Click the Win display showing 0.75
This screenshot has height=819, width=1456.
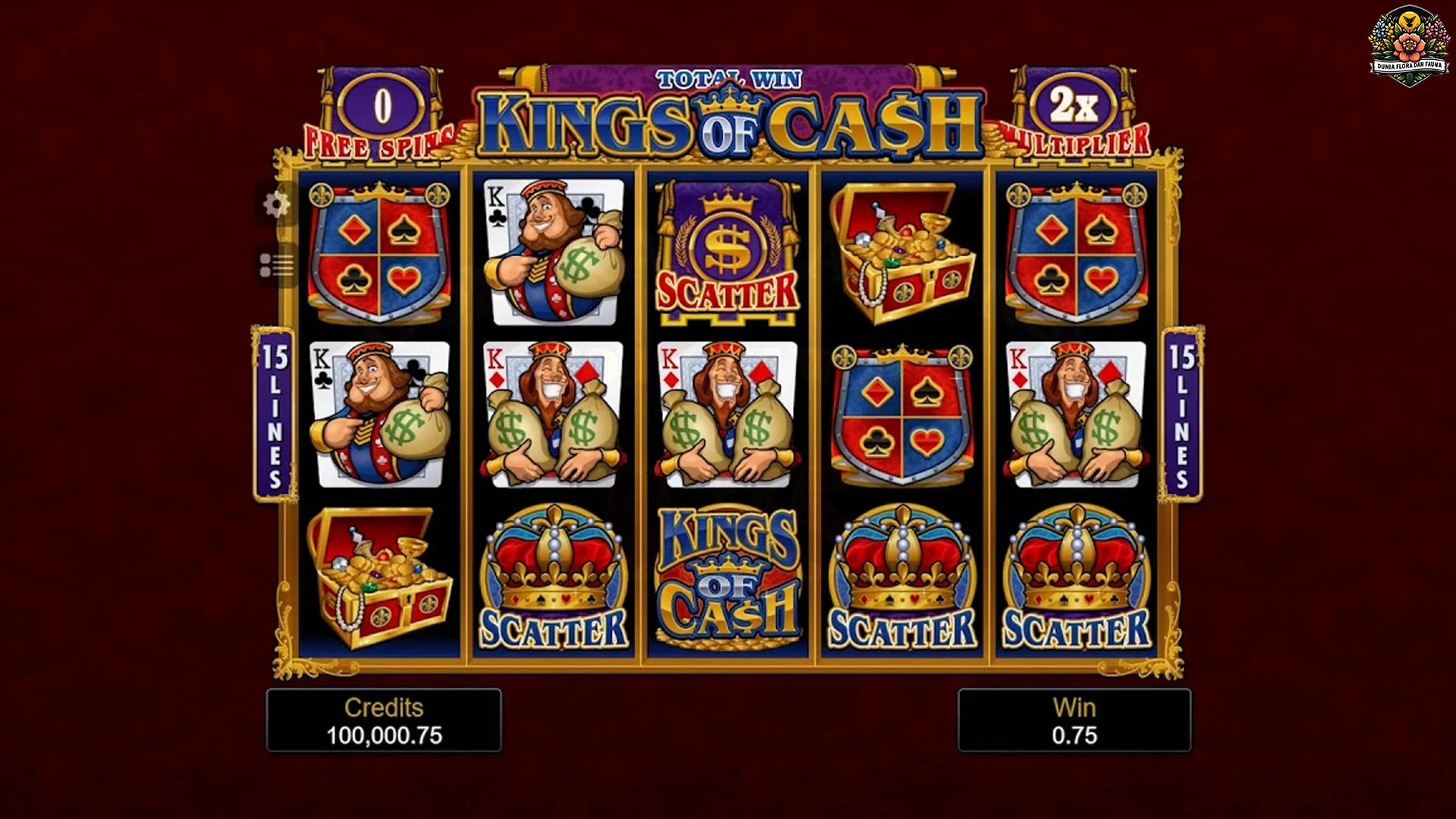(x=1073, y=720)
